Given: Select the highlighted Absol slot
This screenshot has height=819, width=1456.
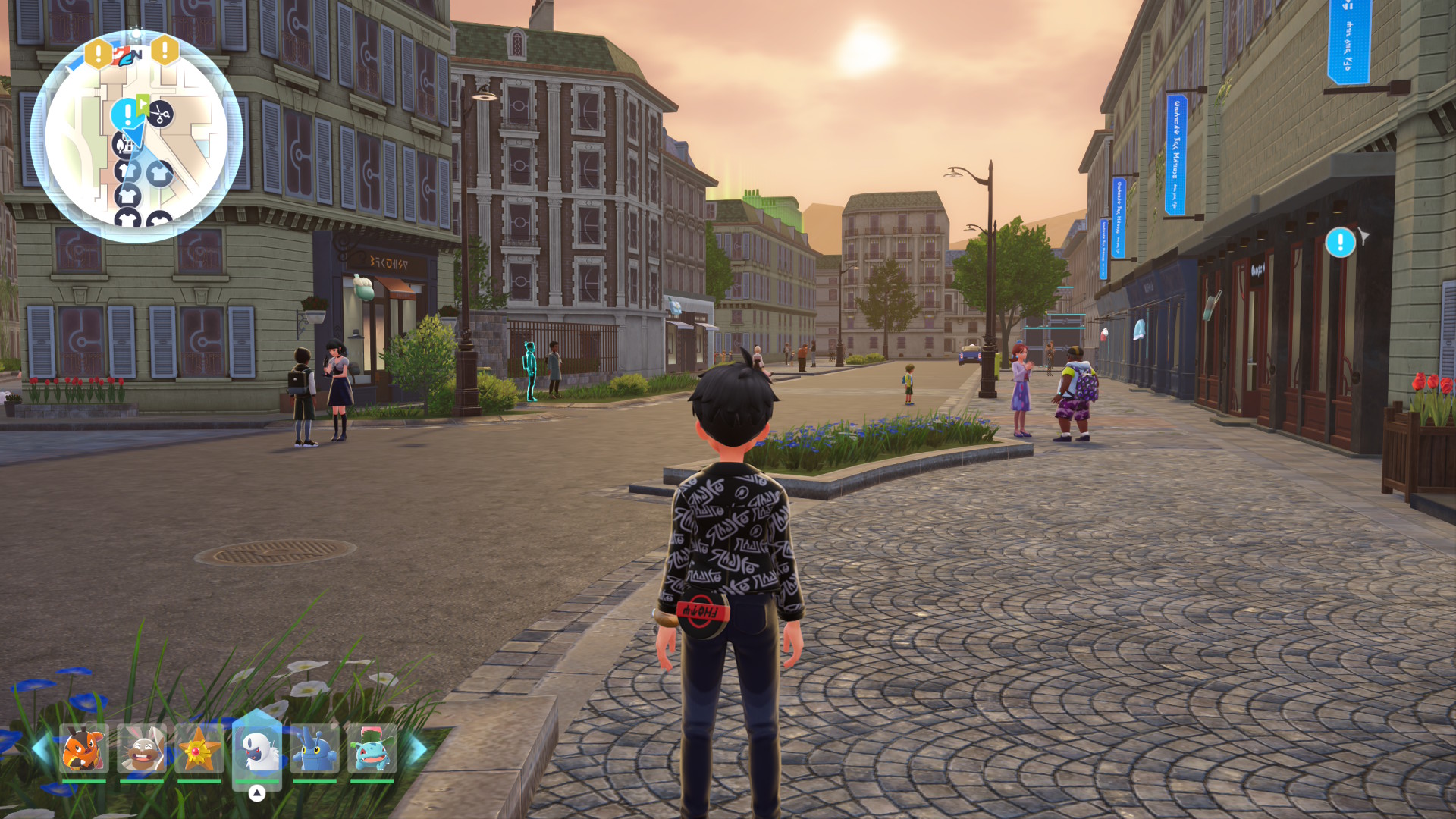Looking at the screenshot, I should point(257,748).
